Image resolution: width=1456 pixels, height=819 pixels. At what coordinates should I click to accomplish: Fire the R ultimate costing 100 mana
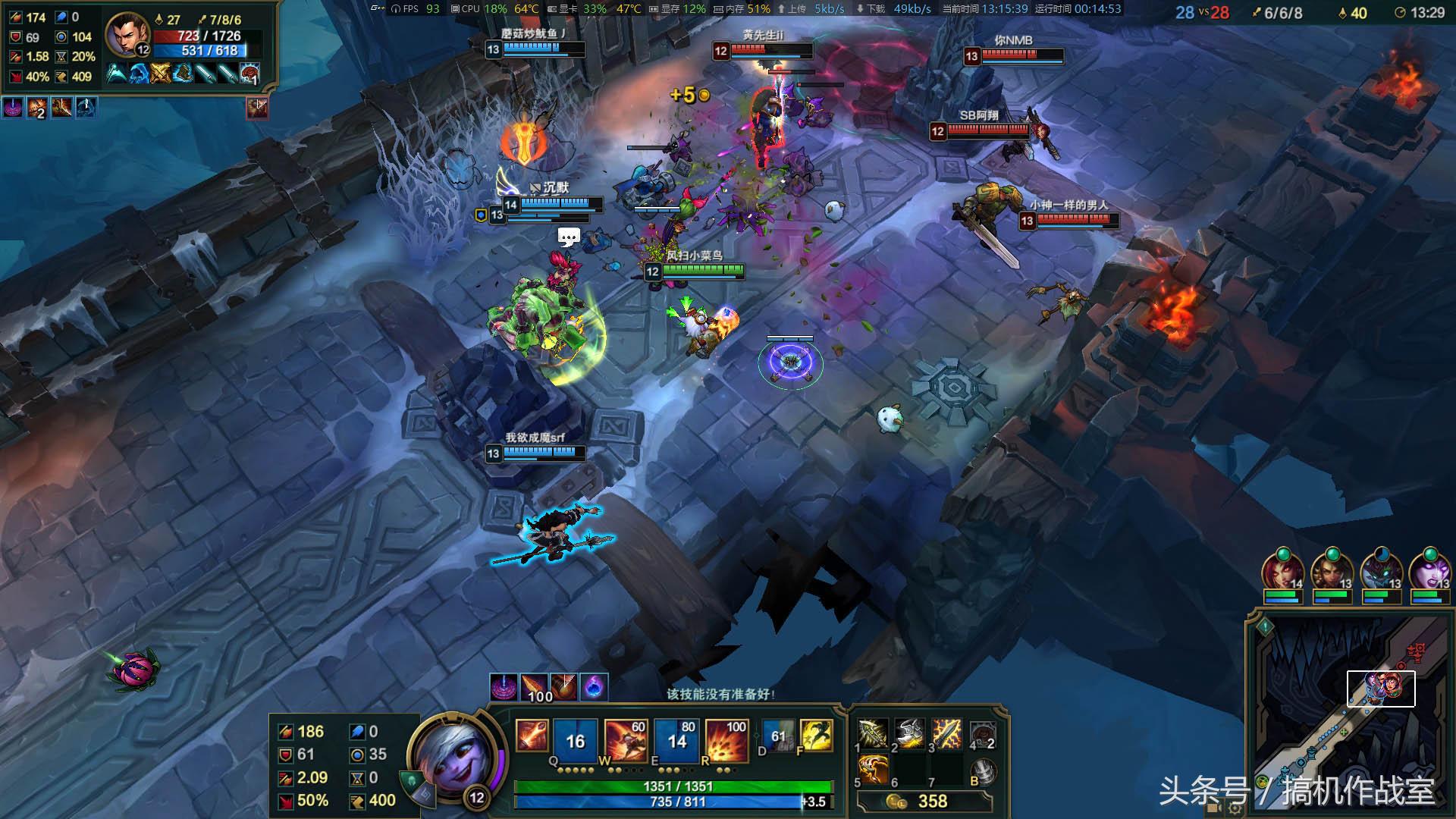coord(726,739)
